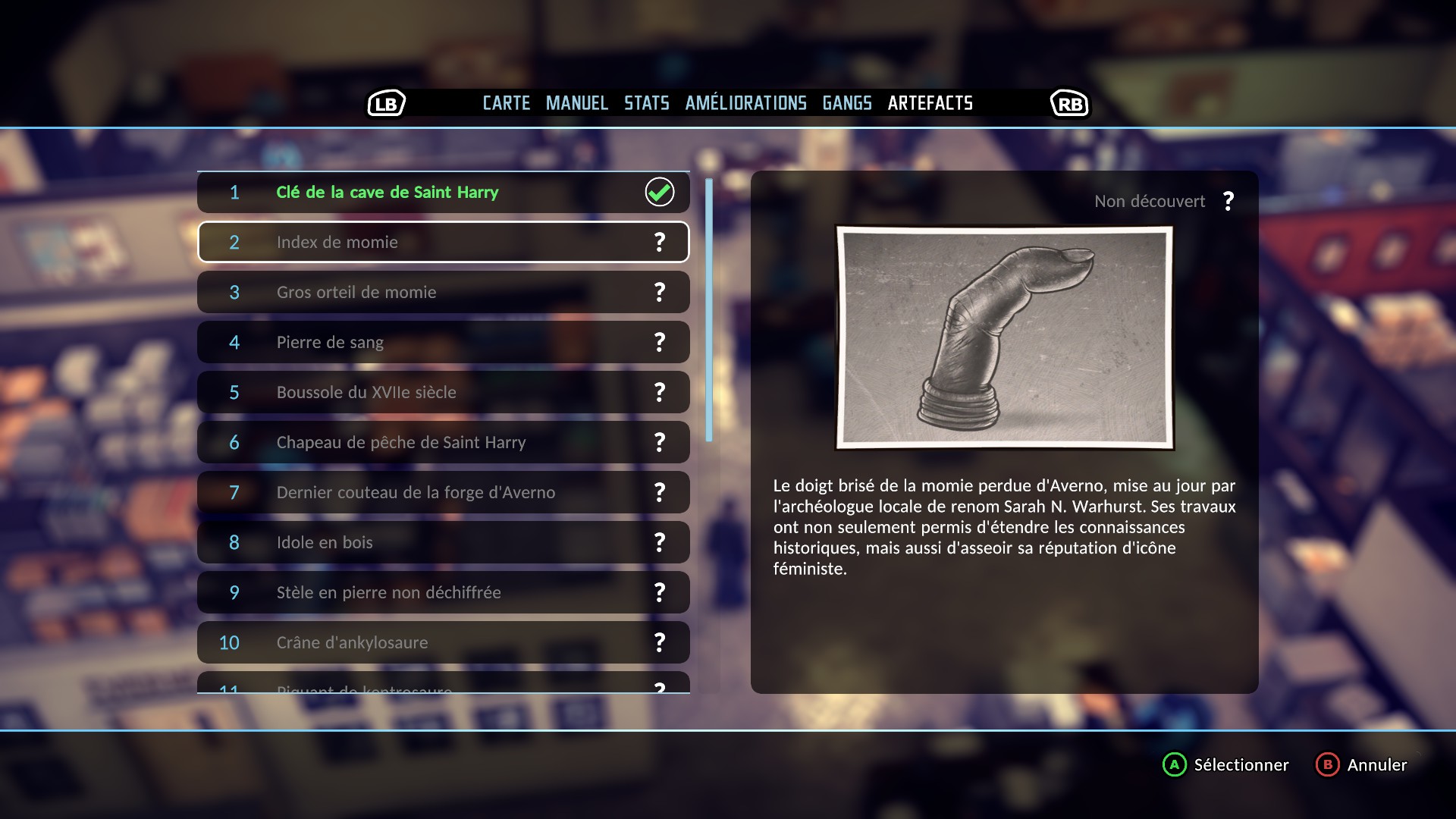Click the question mark on Crâne d'ankylosaure

click(x=659, y=642)
